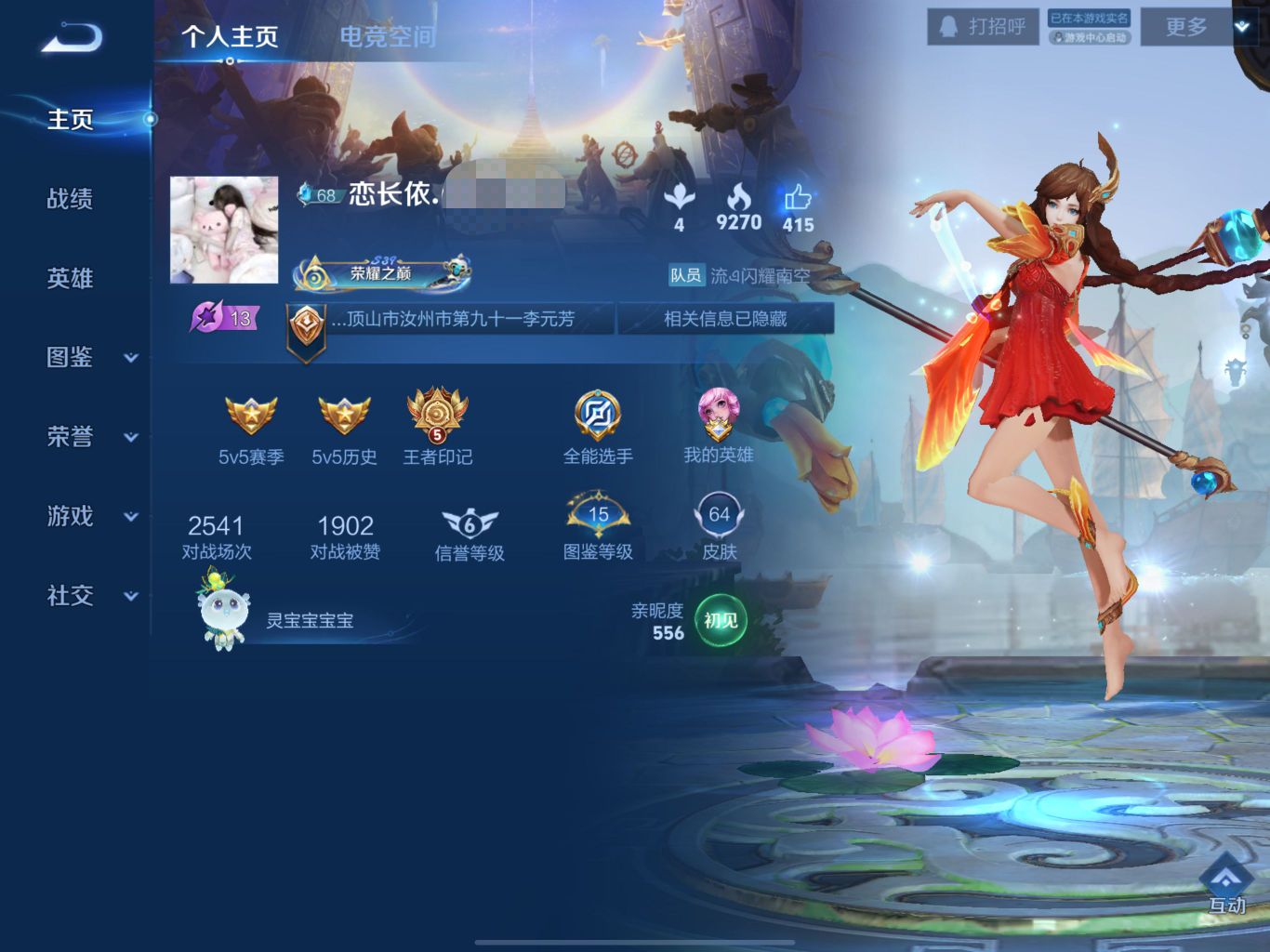The image size is (1270, 952).
Task: View the player's avatar picture
Action: coord(224,230)
